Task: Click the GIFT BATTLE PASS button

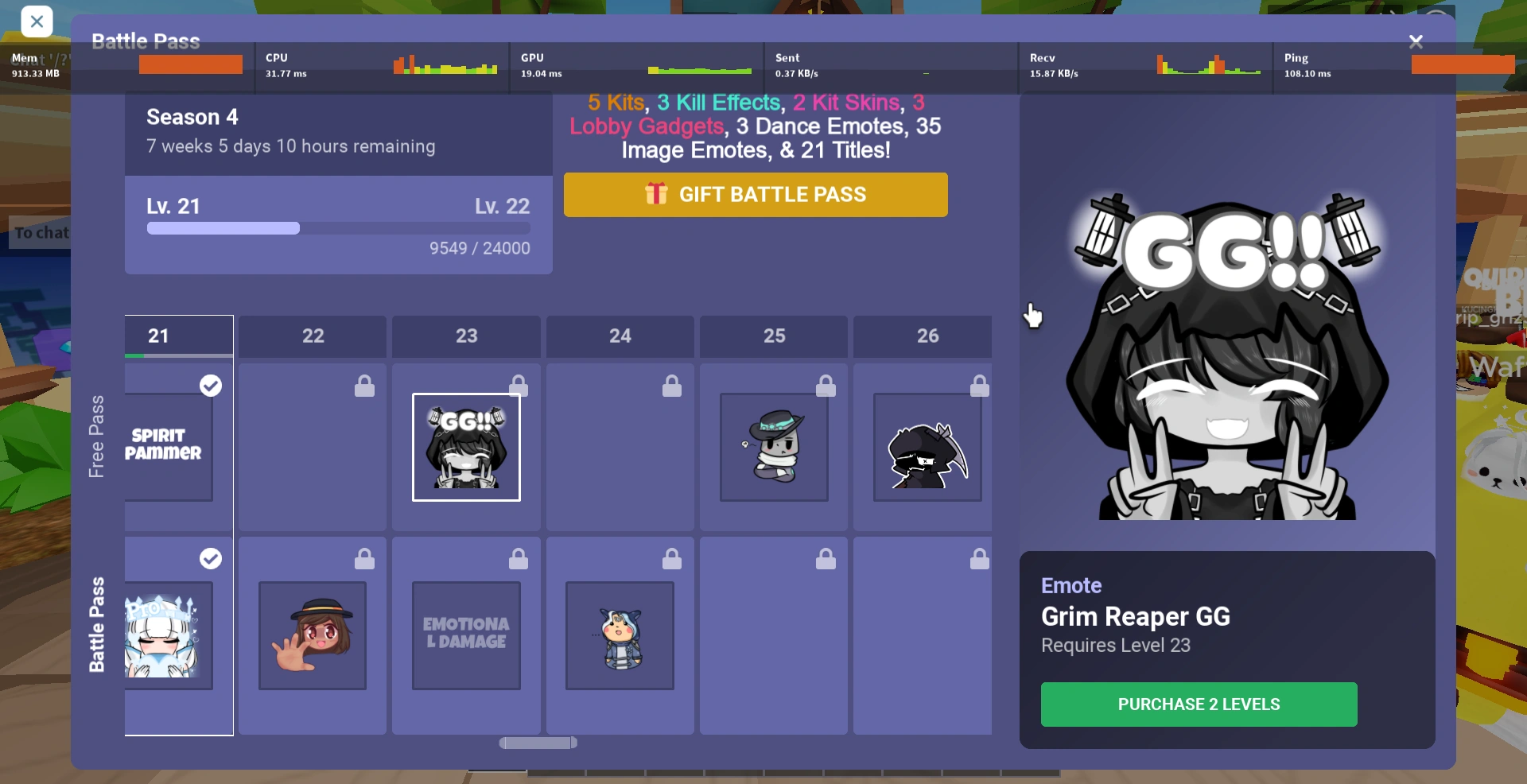Action: [x=756, y=195]
